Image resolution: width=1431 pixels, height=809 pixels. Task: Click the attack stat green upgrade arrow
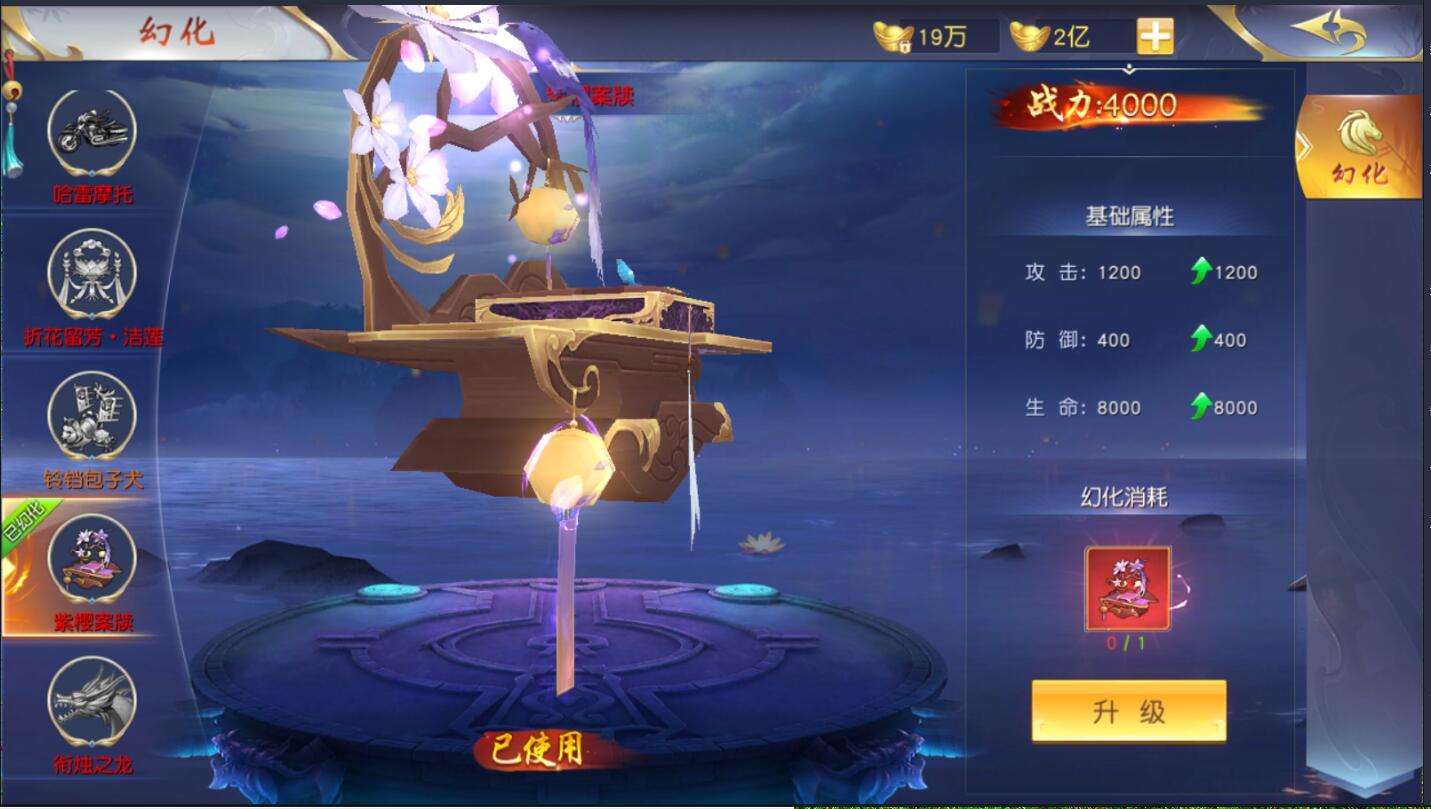[x=1199, y=272]
